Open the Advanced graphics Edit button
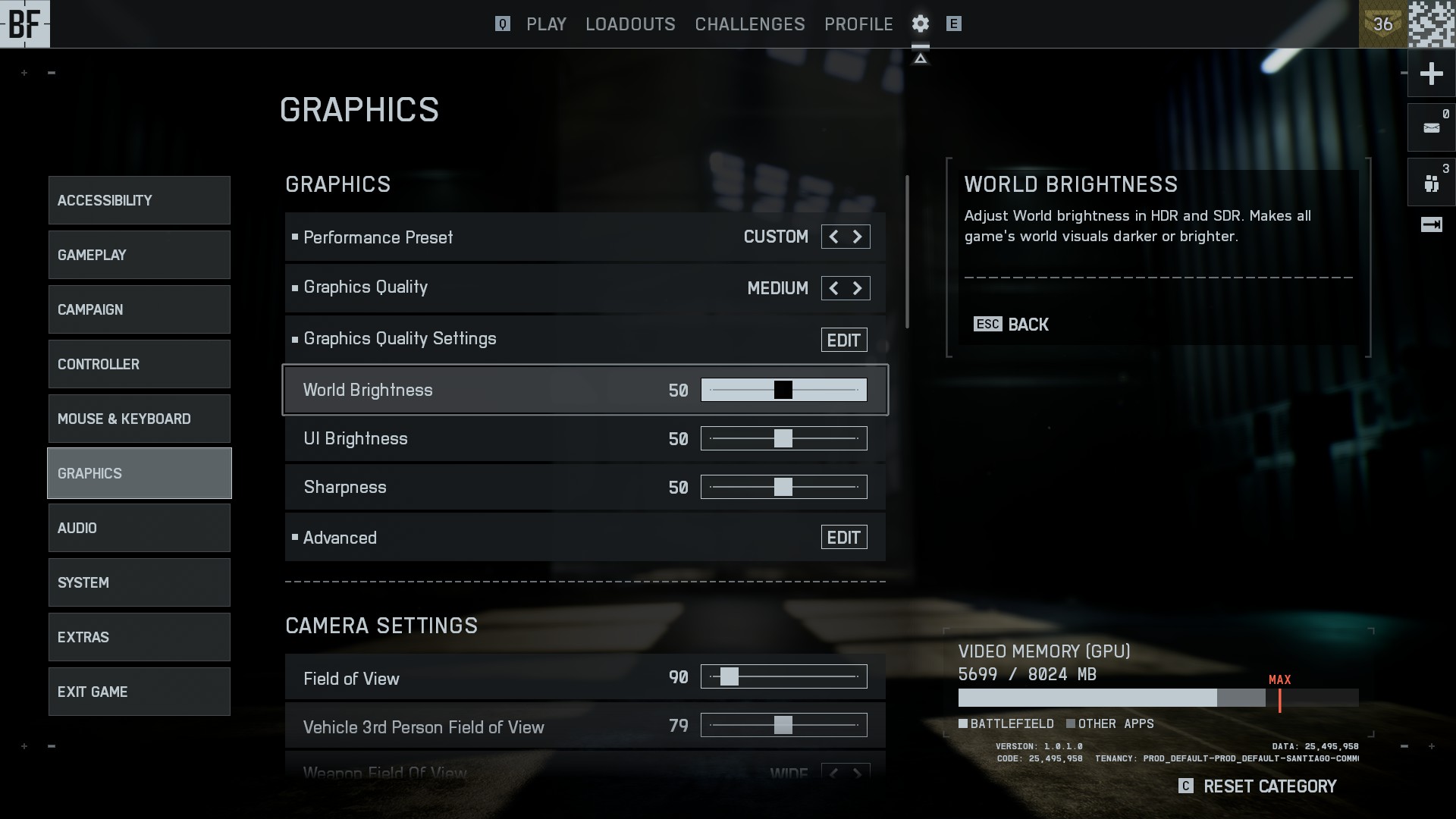The width and height of the screenshot is (1456, 819). [843, 538]
